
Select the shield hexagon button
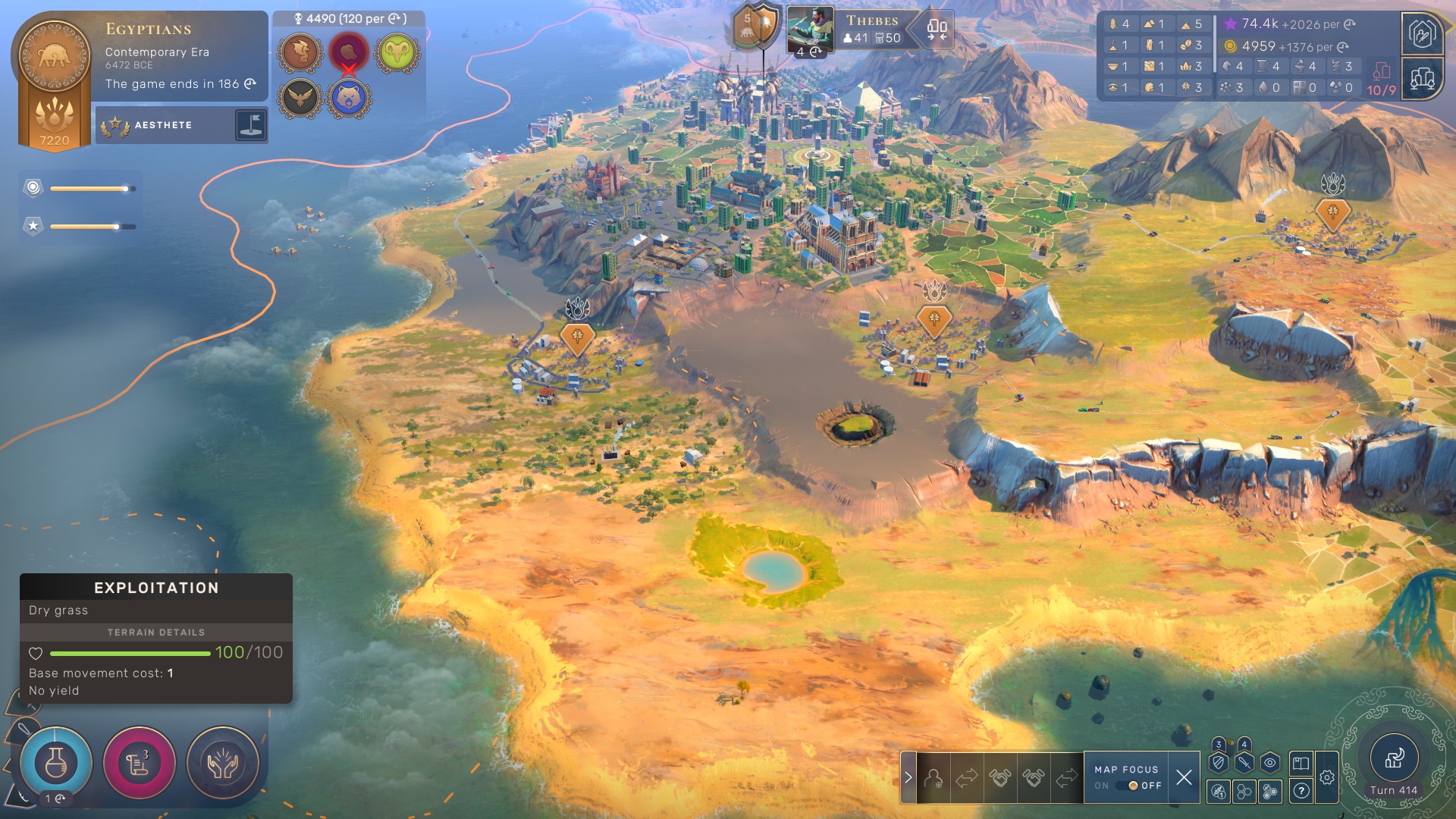click(x=1219, y=764)
